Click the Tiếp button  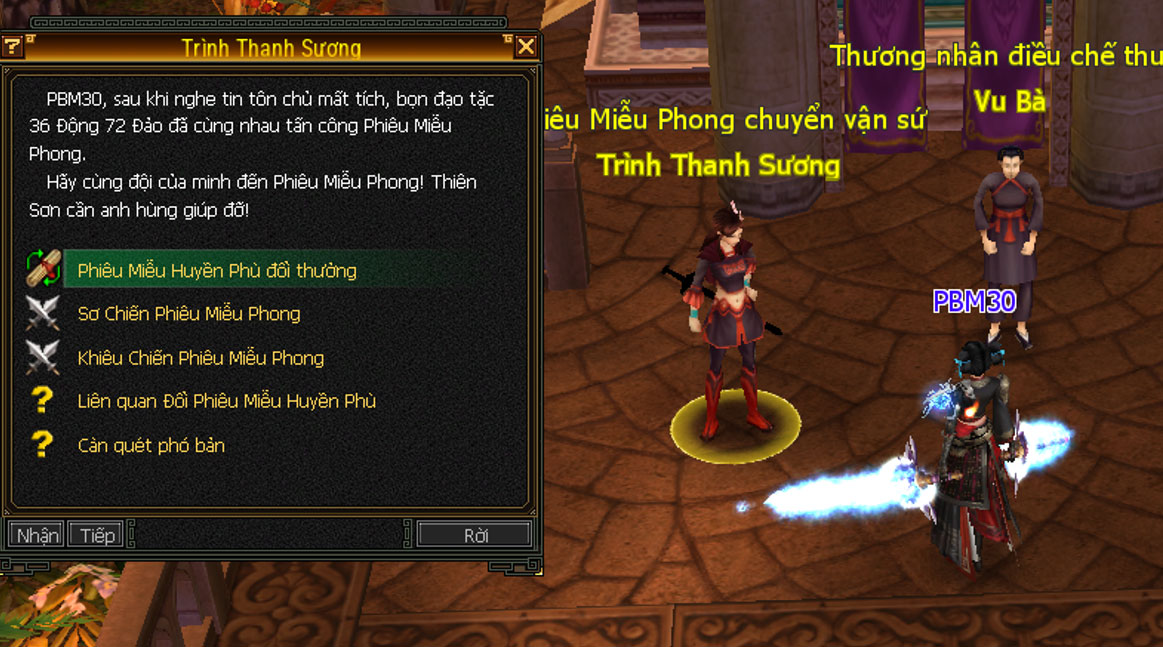tap(97, 535)
